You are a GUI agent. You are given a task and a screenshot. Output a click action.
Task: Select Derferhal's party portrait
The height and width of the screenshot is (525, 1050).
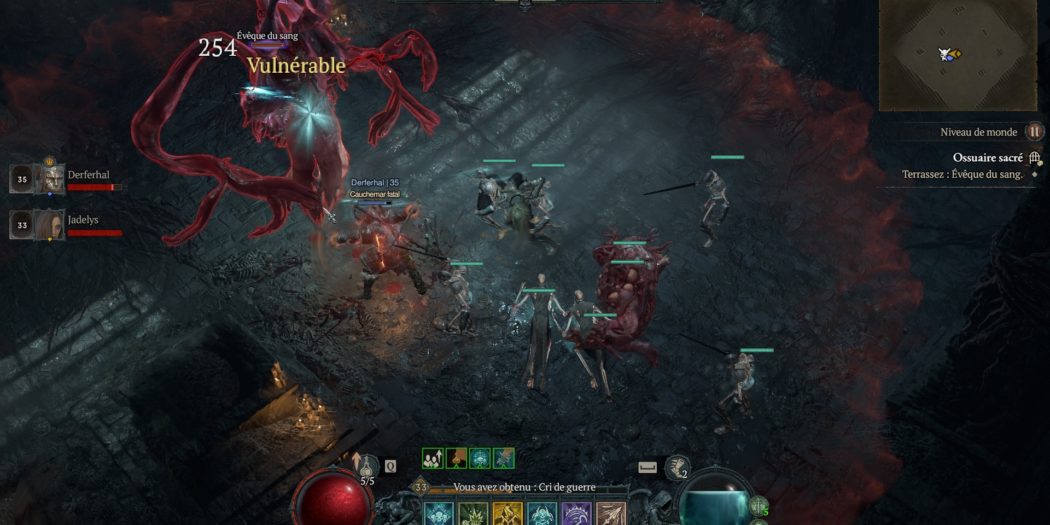pos(51,179)
